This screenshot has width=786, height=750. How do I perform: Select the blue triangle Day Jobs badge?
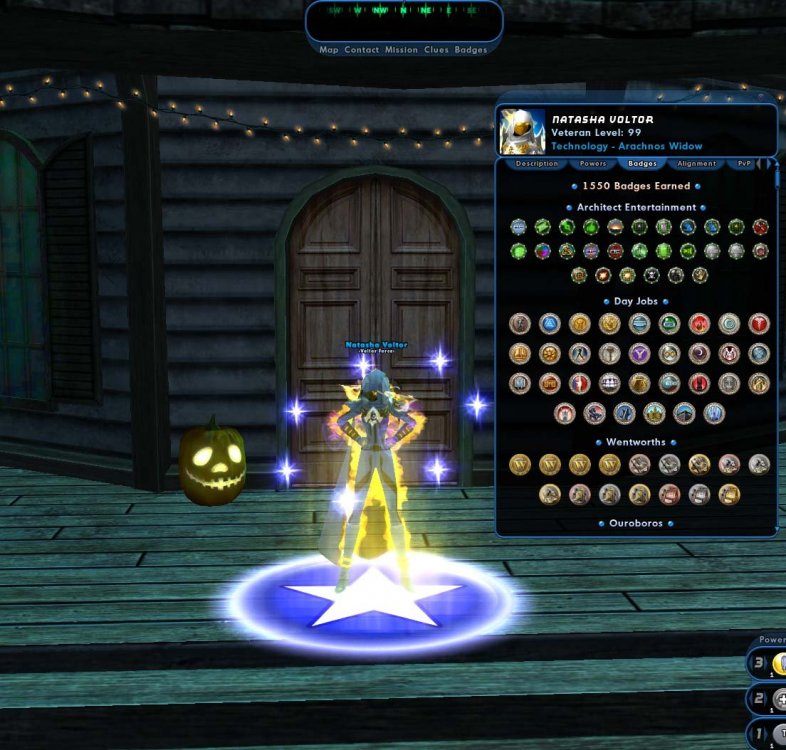(x=549, y=323)
